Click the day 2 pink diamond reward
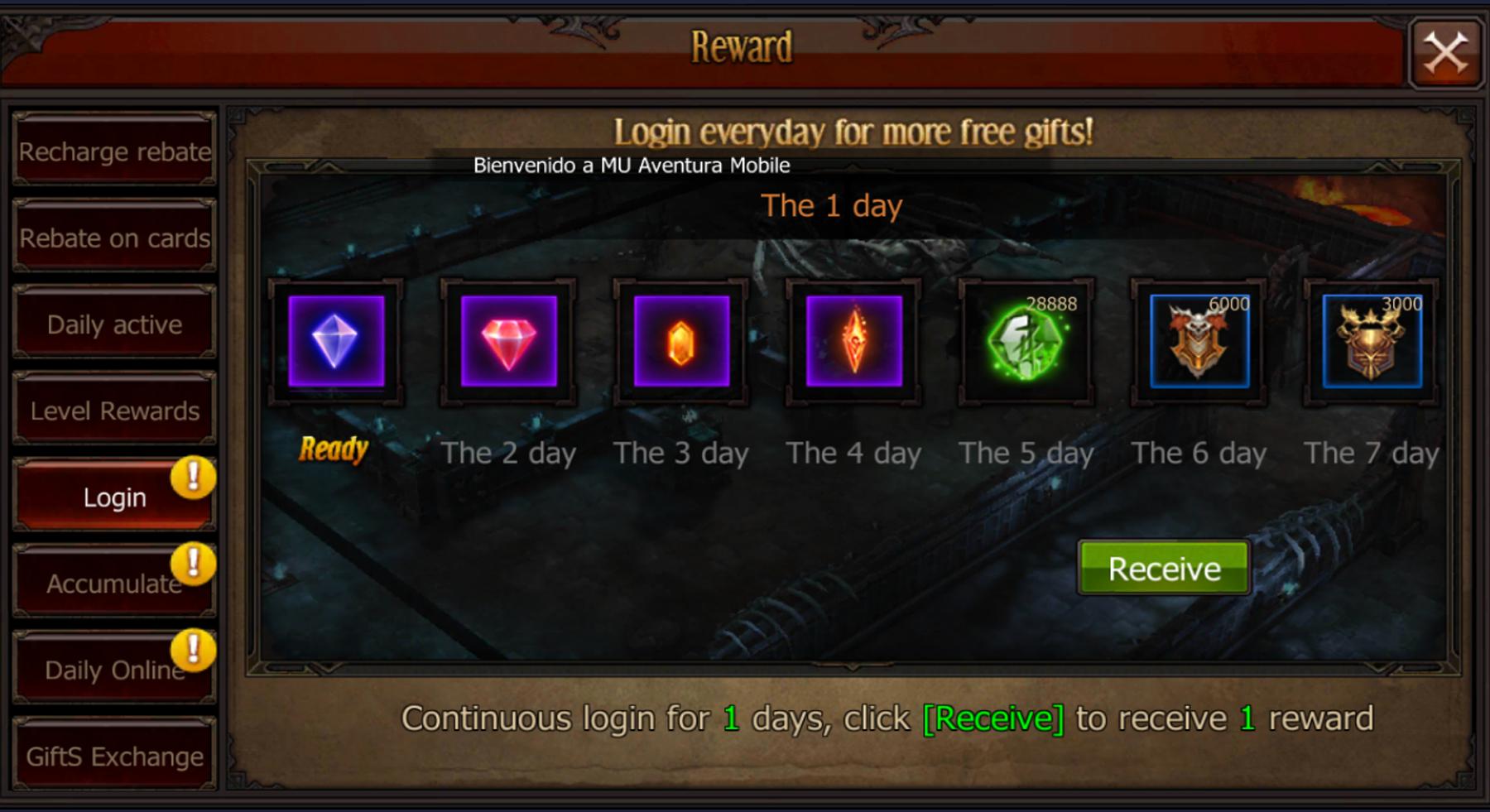Image resolution: width=1490 pixels, height=812 pixels. (509, 343)
